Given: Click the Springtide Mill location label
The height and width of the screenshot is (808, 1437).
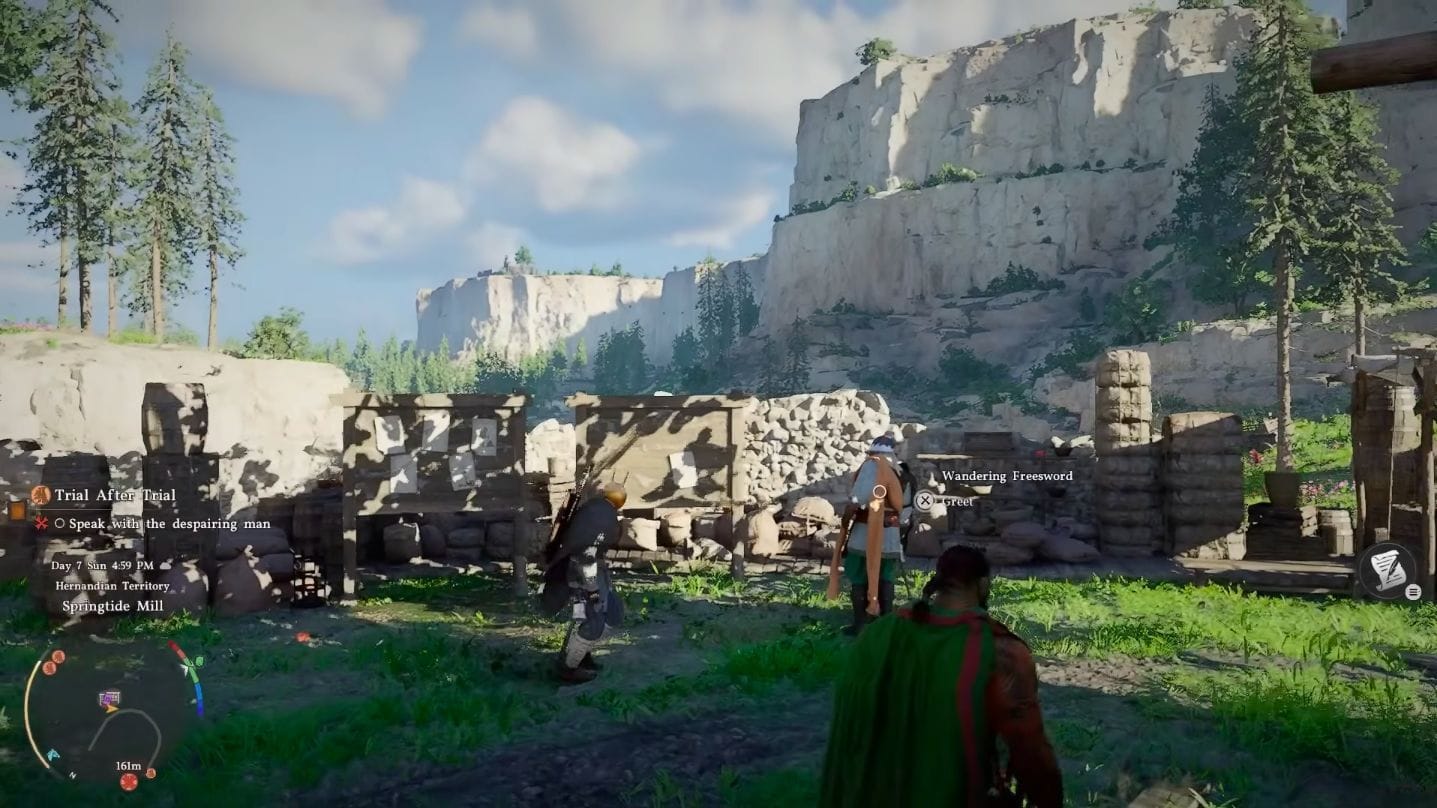Looking at the screenshot, I should (113, 606).
